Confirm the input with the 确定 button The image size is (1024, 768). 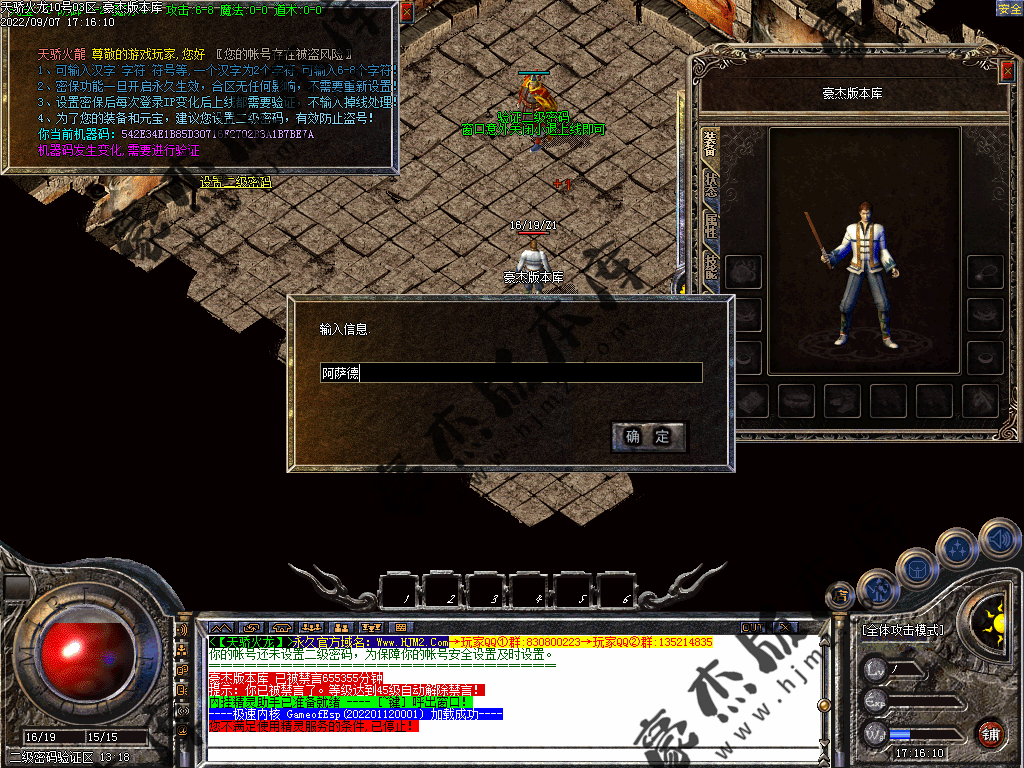click(648, 436)
